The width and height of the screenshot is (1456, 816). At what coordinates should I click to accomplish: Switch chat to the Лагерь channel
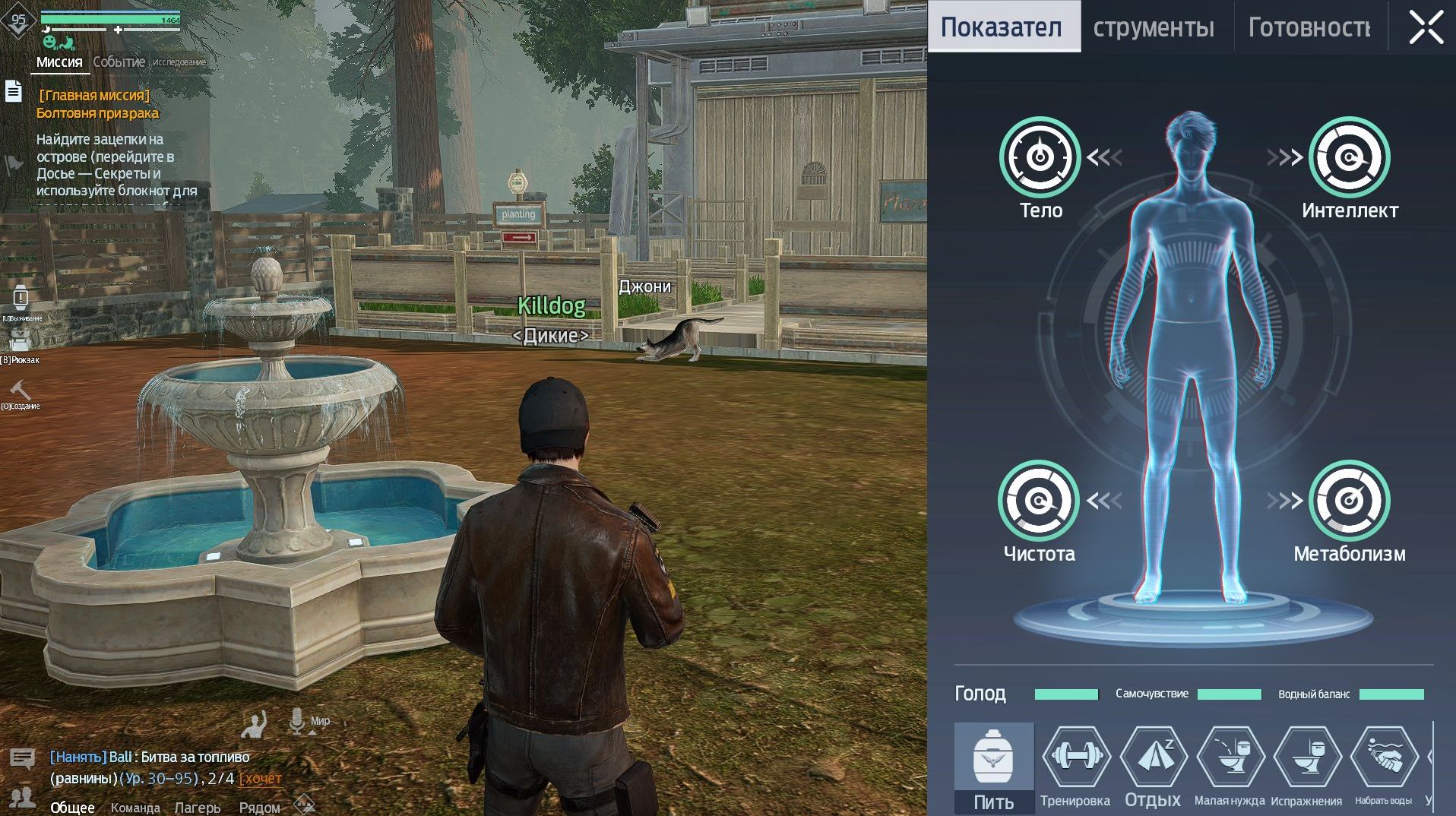(x=198, y=808)
